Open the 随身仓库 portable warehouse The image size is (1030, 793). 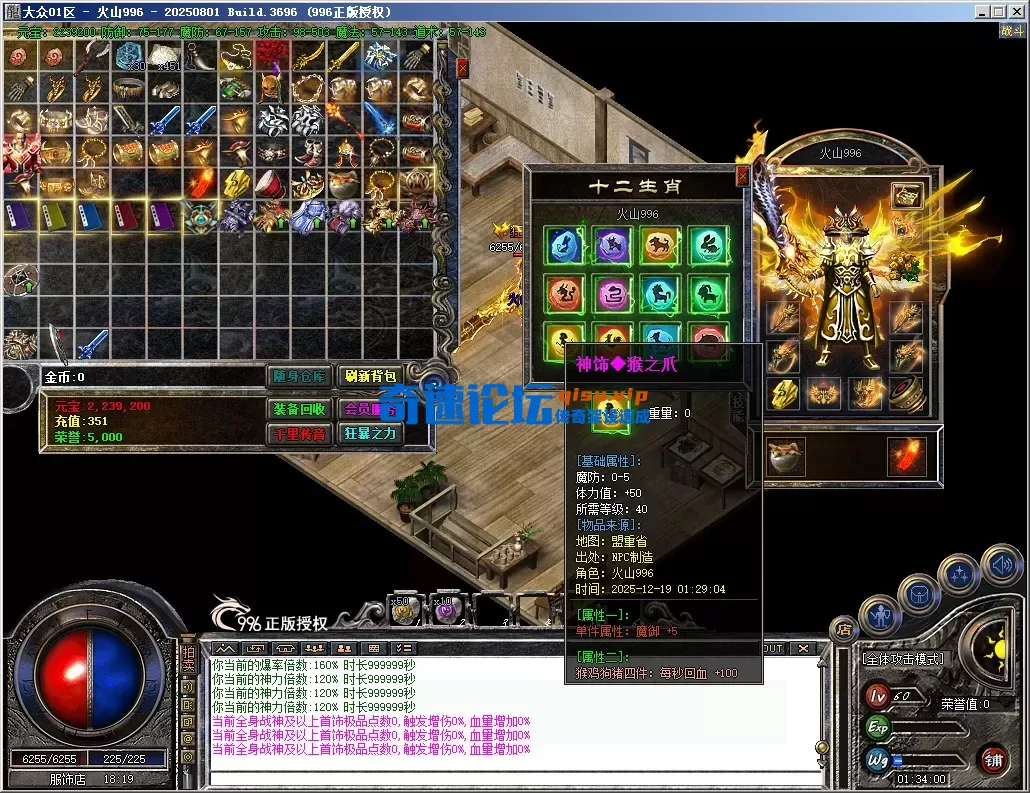[299, 377]
